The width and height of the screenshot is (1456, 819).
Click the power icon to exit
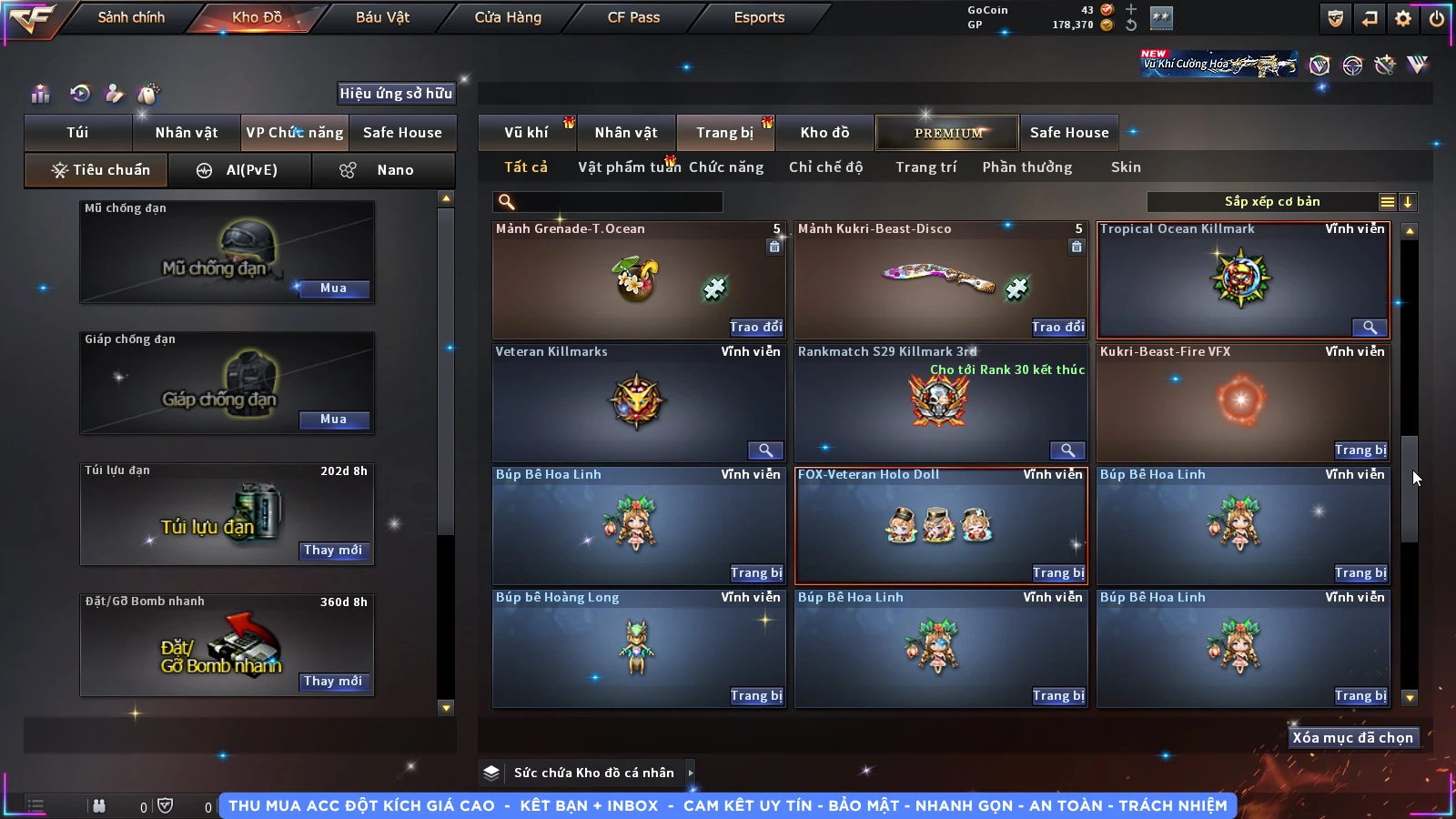point(1437,18)
